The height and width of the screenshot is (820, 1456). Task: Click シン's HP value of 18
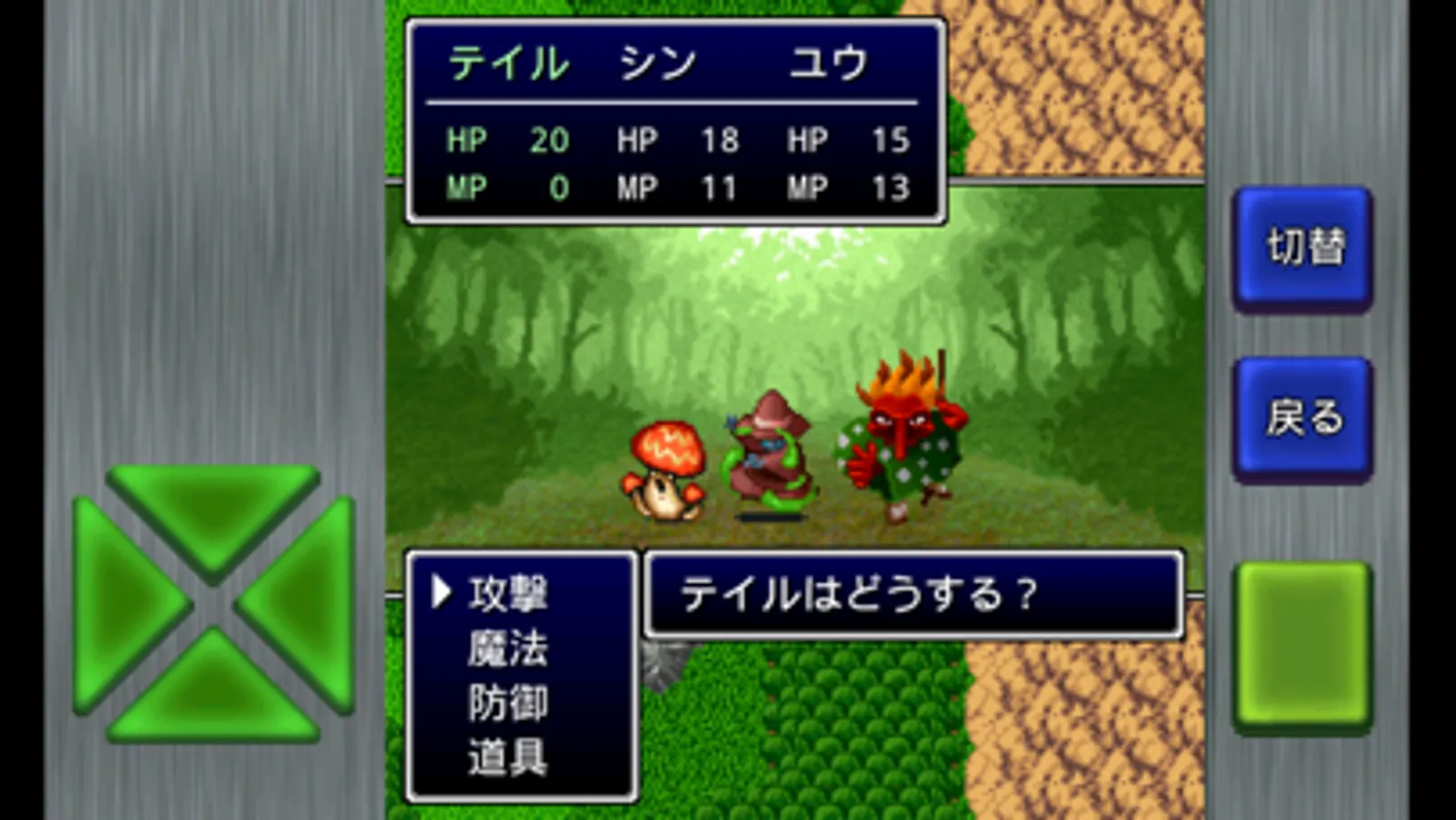(x=720, y=140)
